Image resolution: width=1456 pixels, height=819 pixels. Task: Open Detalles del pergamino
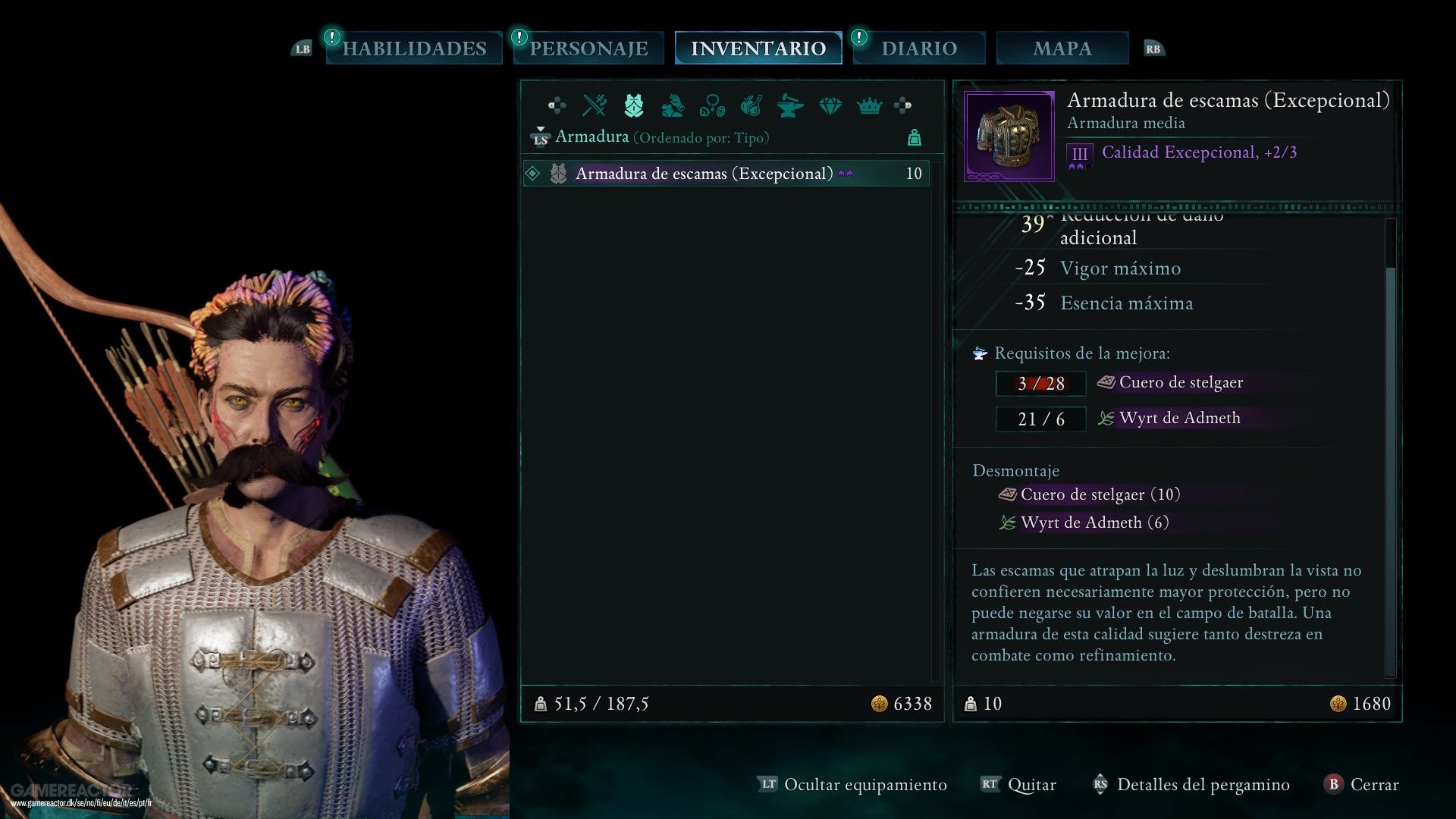(1203, 785)
